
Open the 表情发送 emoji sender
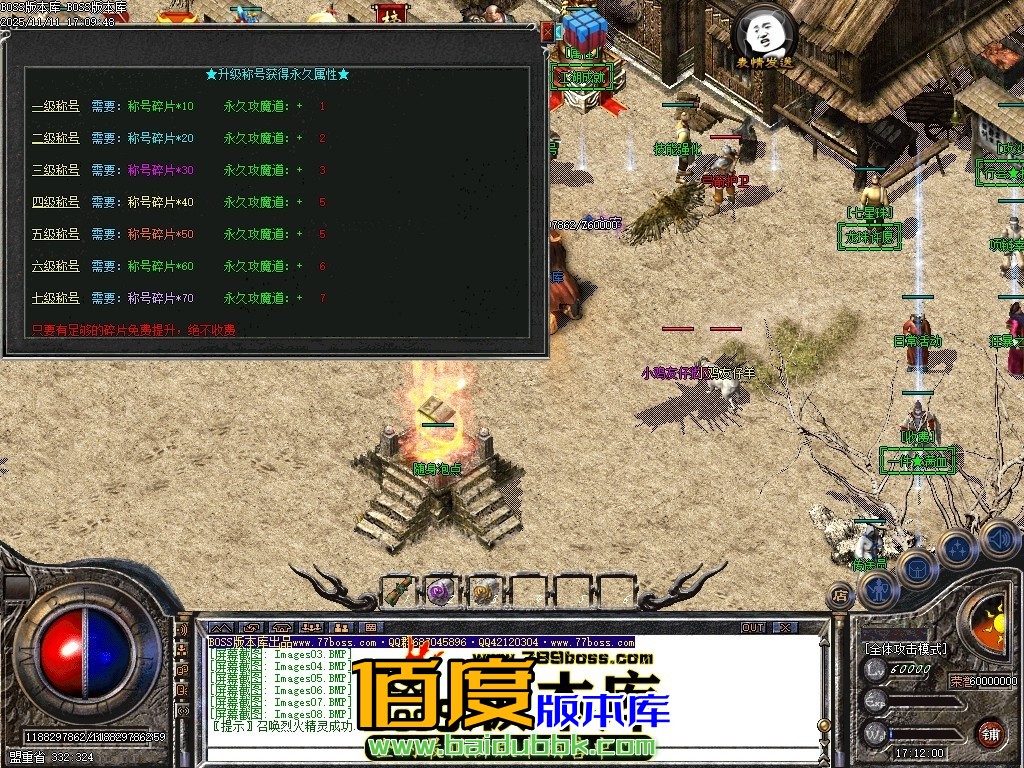pos(764,38)
